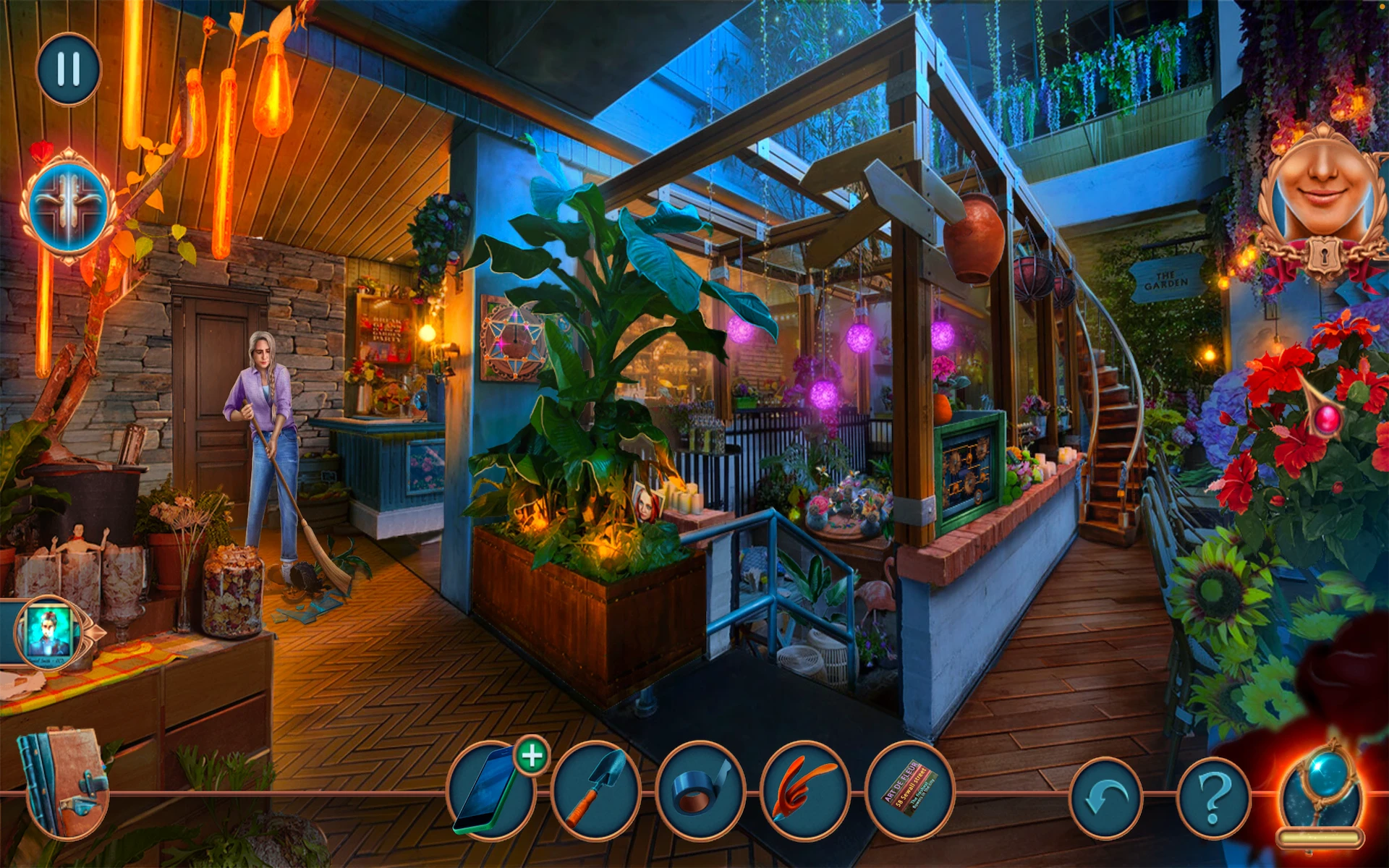This screenshot has width=1389, height=868.
Task: Tap the green plus badge on the phone
Action: pyautogui.click(x=532, y=756)
